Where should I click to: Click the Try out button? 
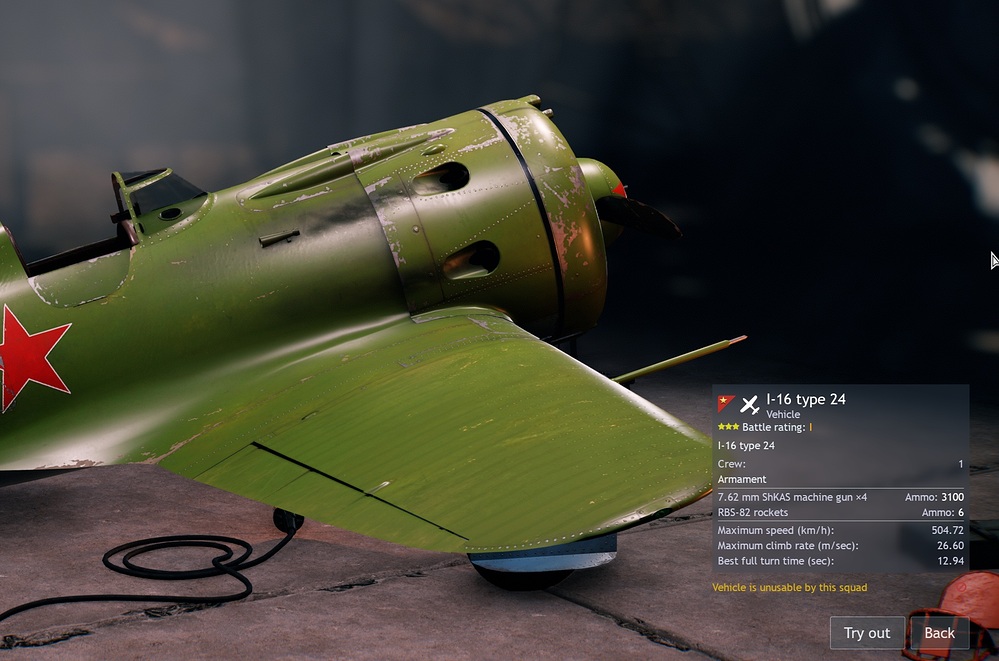866,633
